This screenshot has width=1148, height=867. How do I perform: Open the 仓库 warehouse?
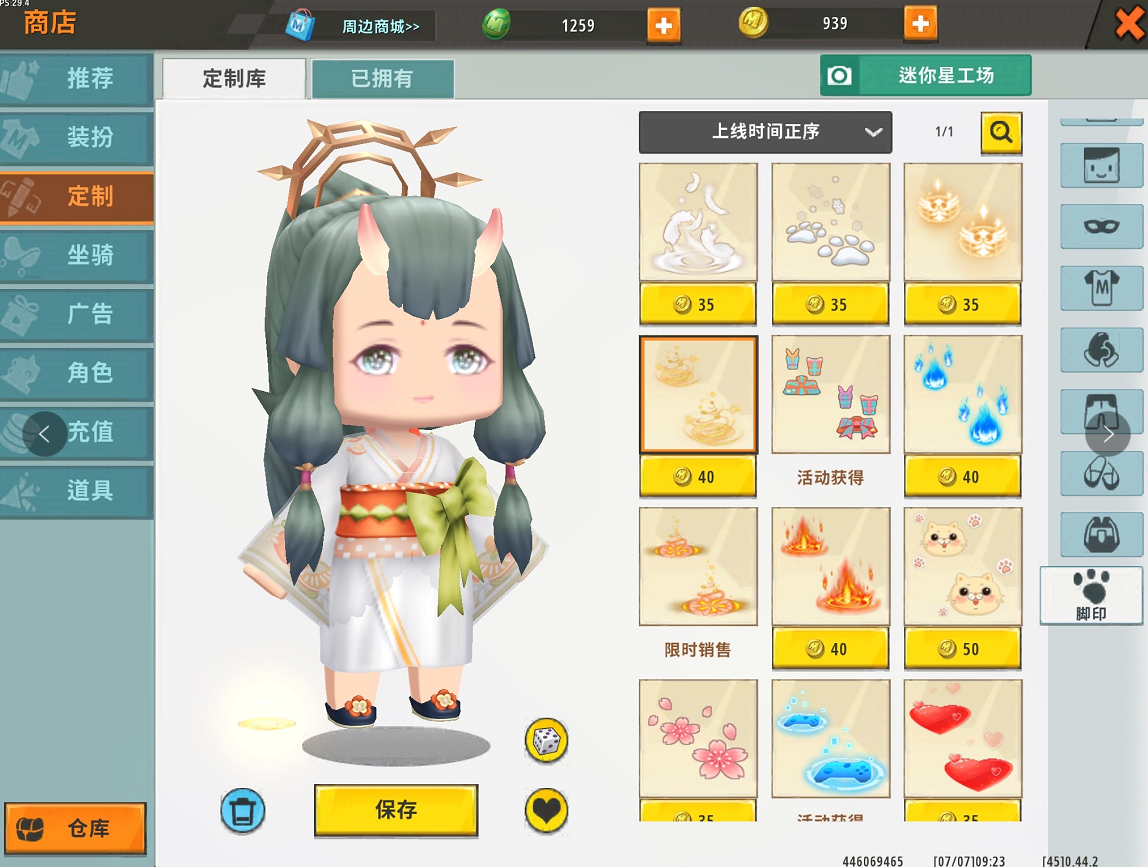(x=75, y=828)
